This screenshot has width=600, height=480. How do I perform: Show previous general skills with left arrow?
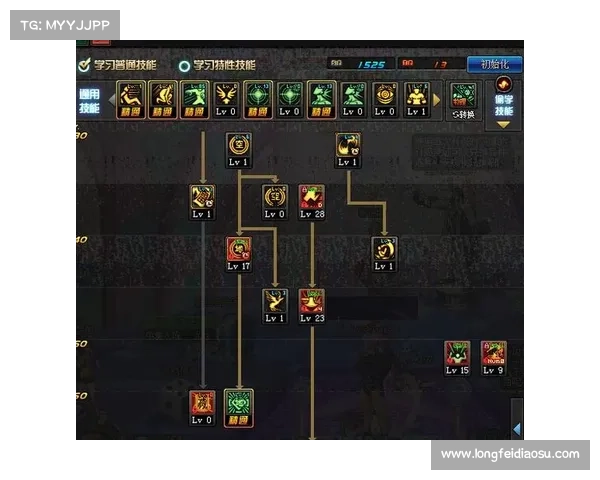[111, 99]
